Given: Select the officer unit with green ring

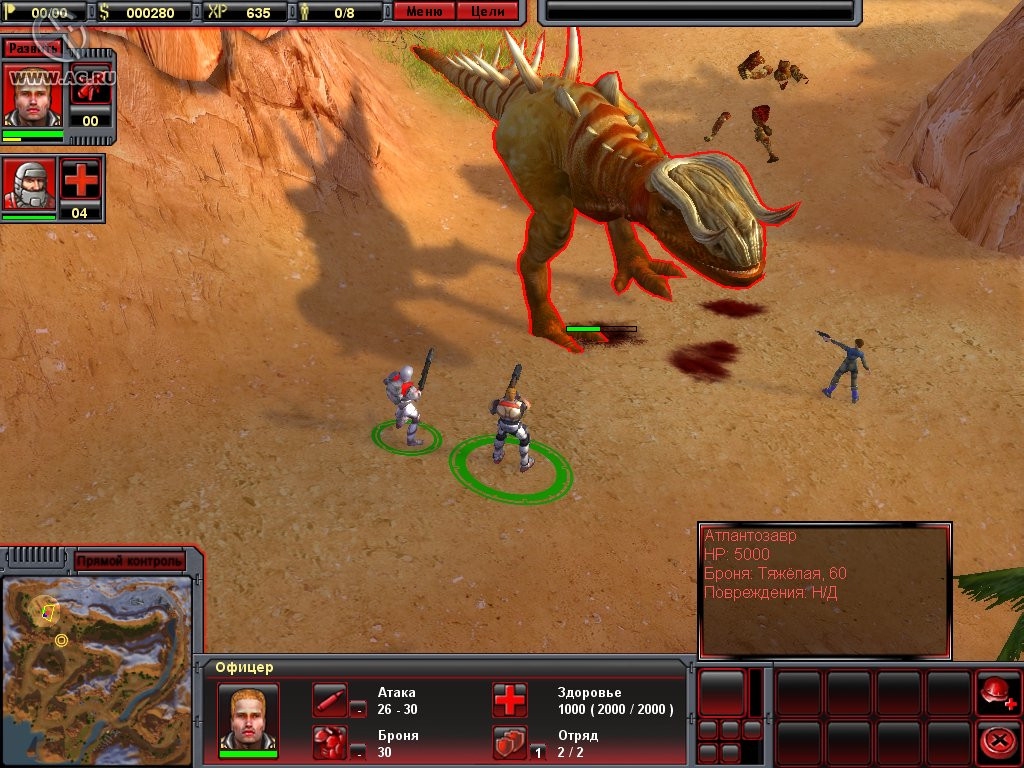Looking at the screenshot, I should [x=511, y=424].
